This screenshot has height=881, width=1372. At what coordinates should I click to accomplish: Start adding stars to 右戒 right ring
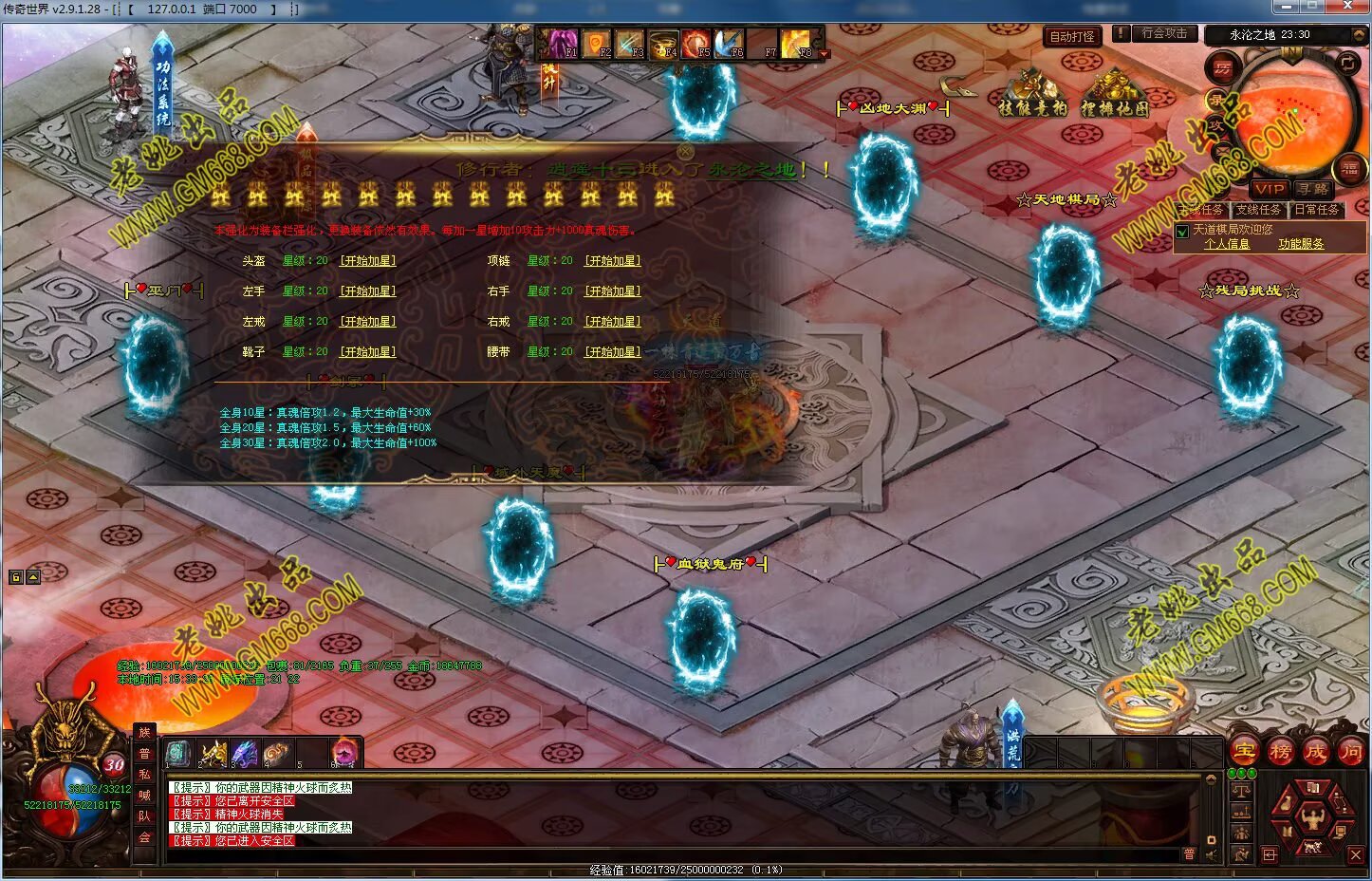pos(613,322)
